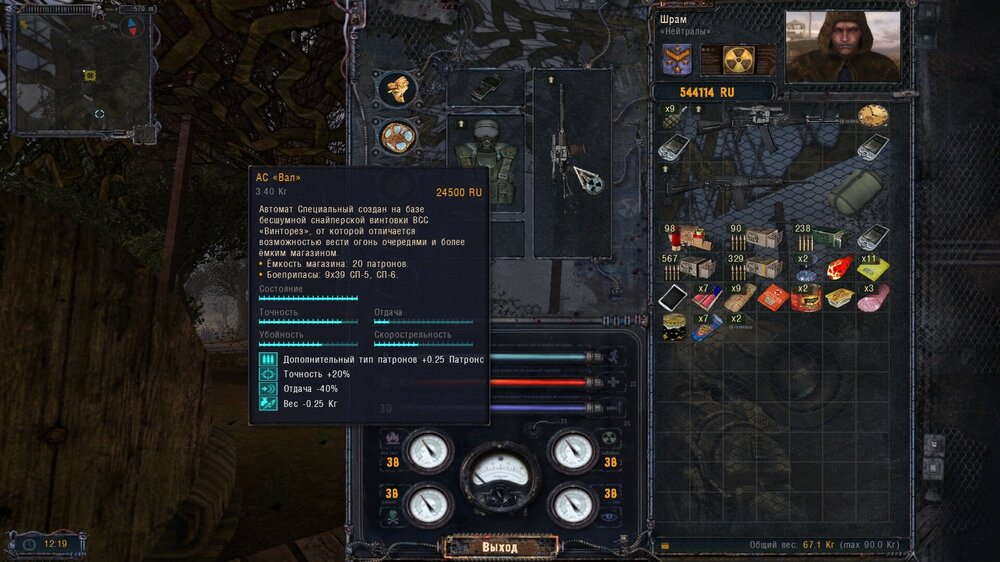
Task: Pick the pocket watch item
Action: tap(872, 115)
